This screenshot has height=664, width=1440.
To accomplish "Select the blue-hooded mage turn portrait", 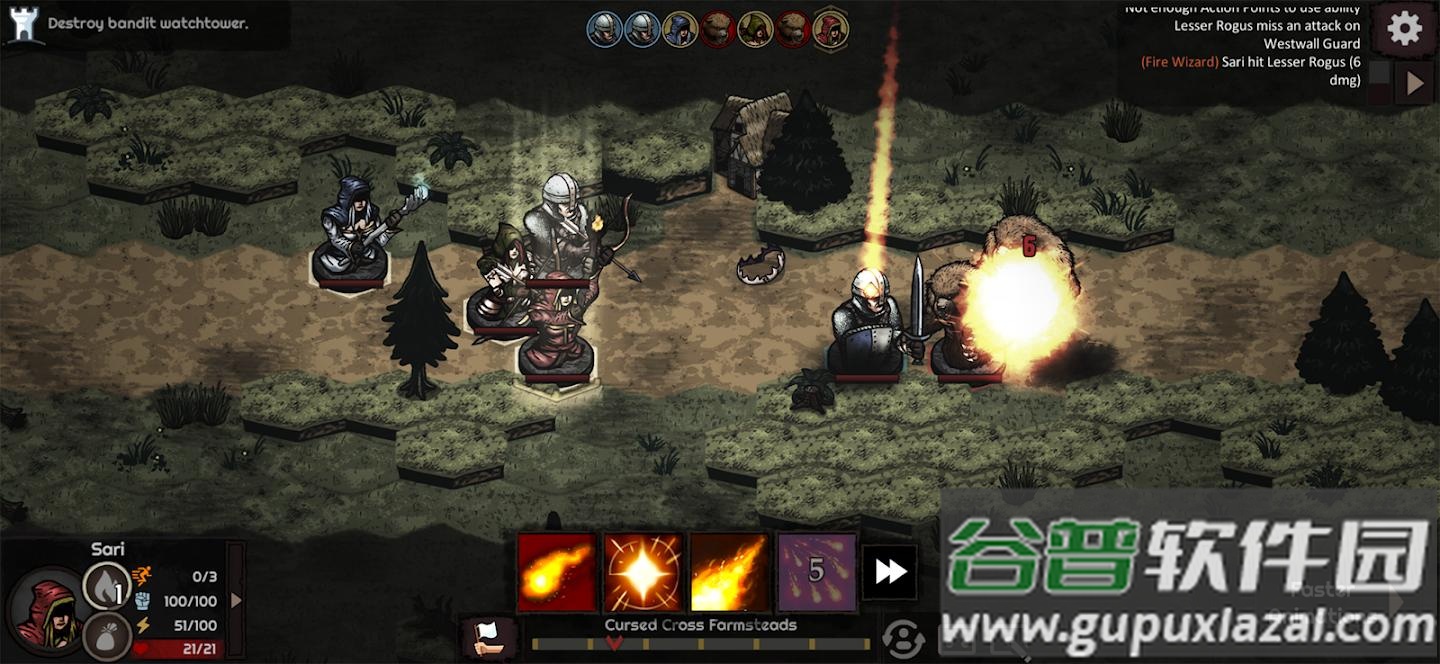I will [x=680, y=29].
